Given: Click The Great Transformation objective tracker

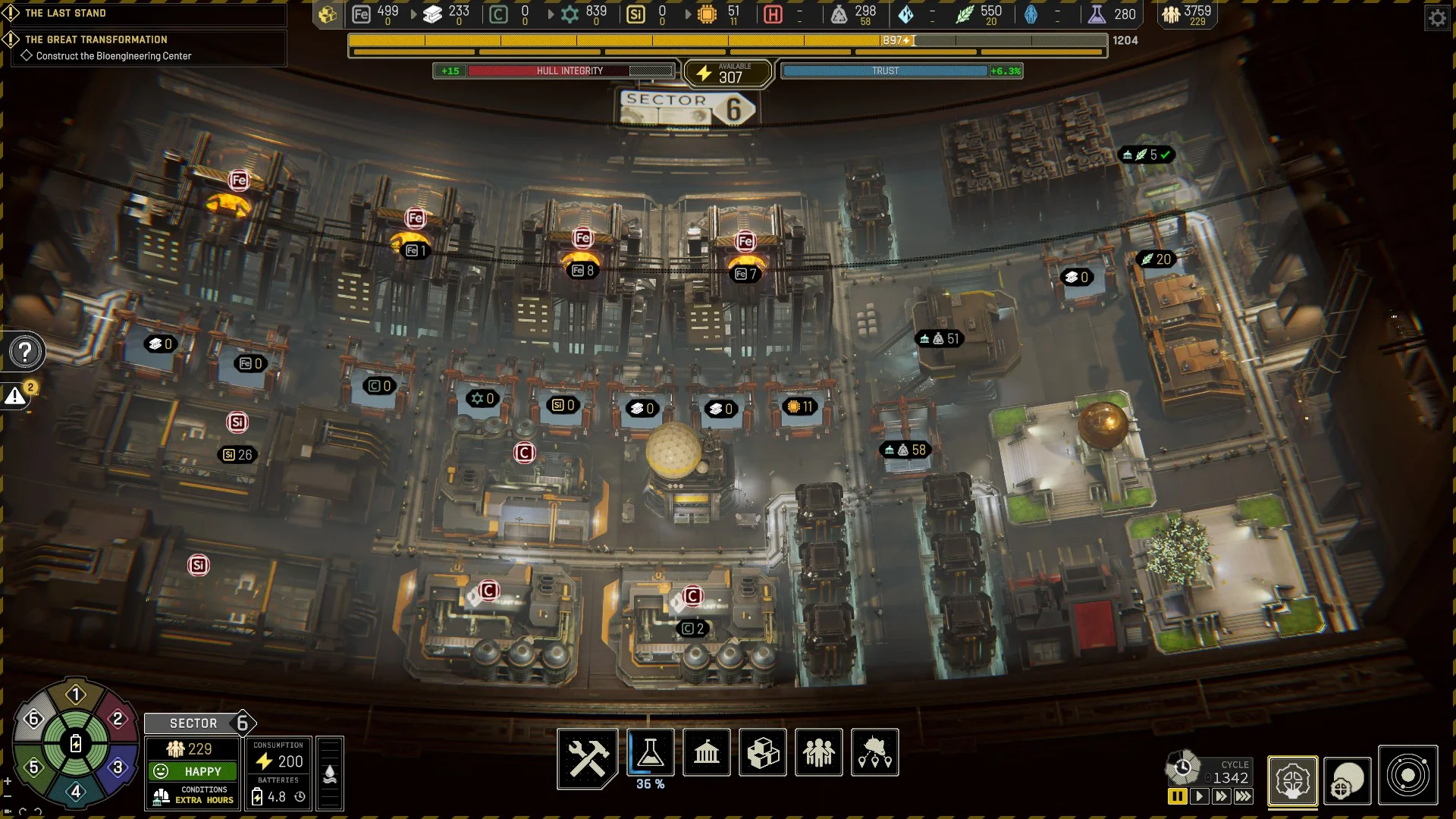Looking at the screenshot, I should tap(96, 39).
